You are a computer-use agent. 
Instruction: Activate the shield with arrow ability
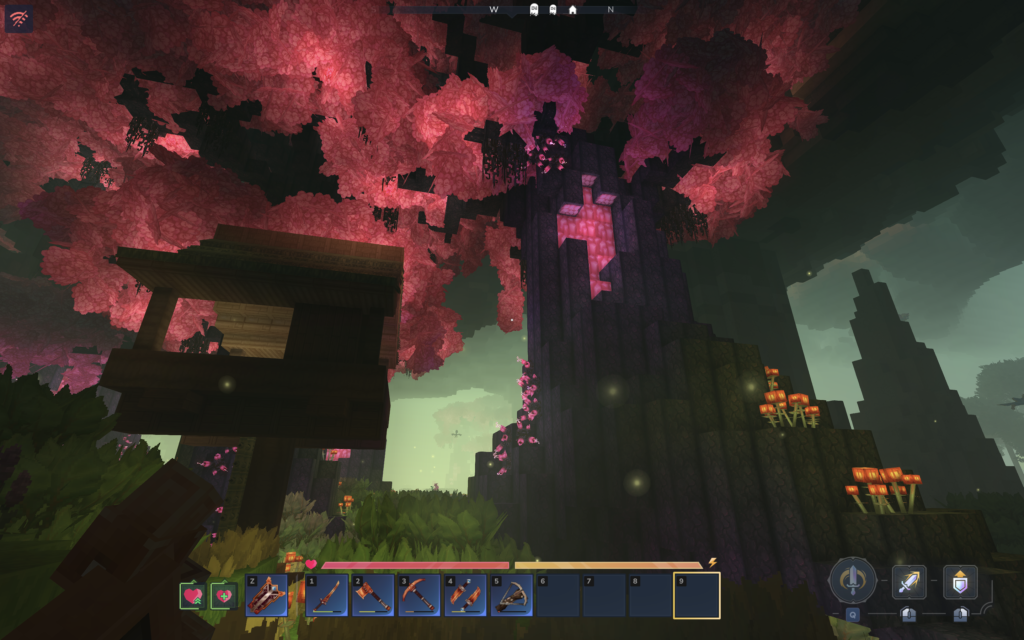pos(960,581)
